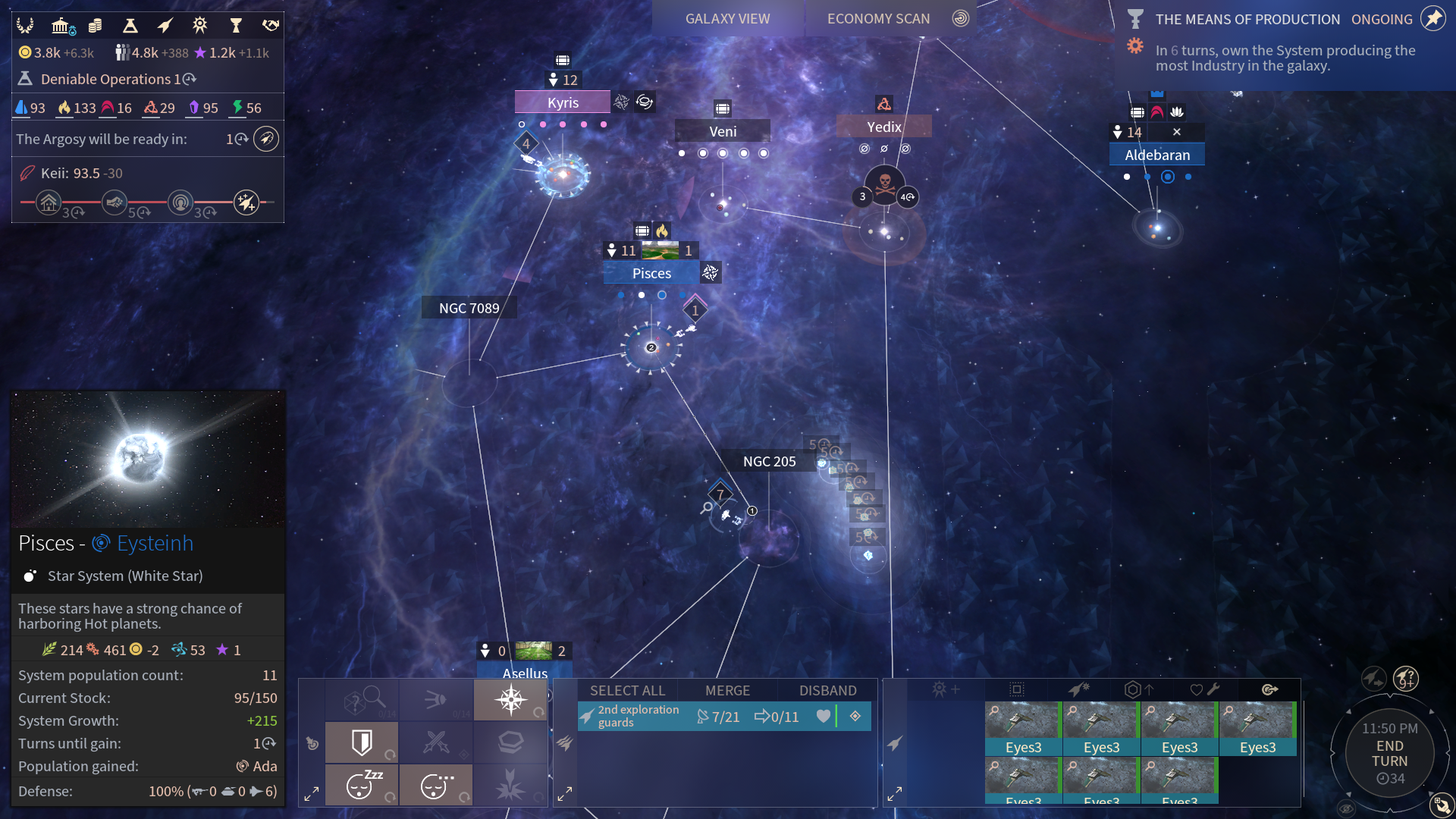Open the diplomacy handshake screen
Image resolution: width=1456 pixels, height=819 pixels.
[x=271, y=27]
